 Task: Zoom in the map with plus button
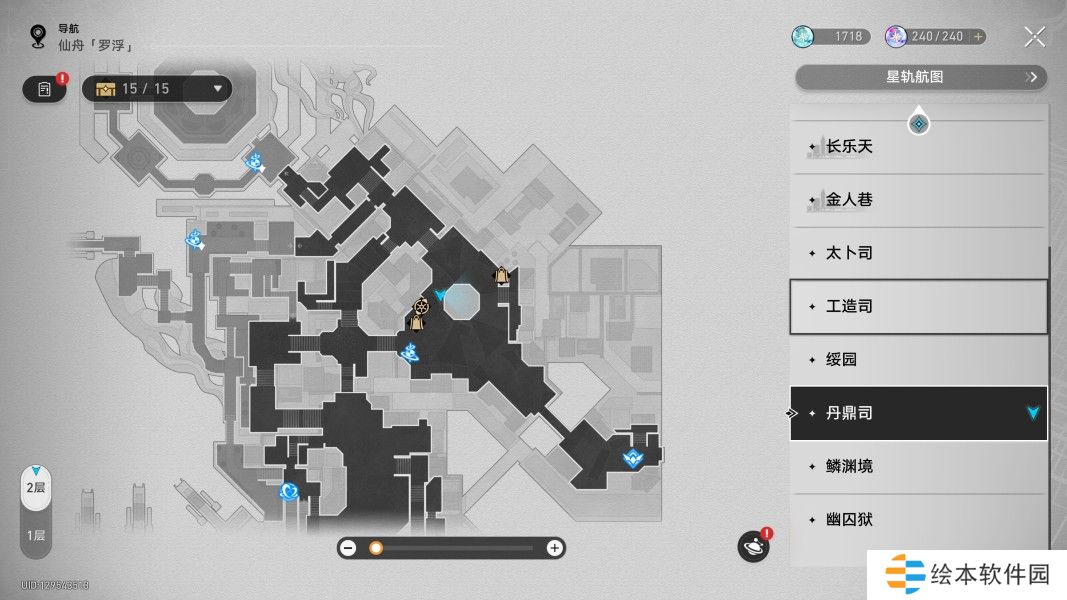pos(554,548)
